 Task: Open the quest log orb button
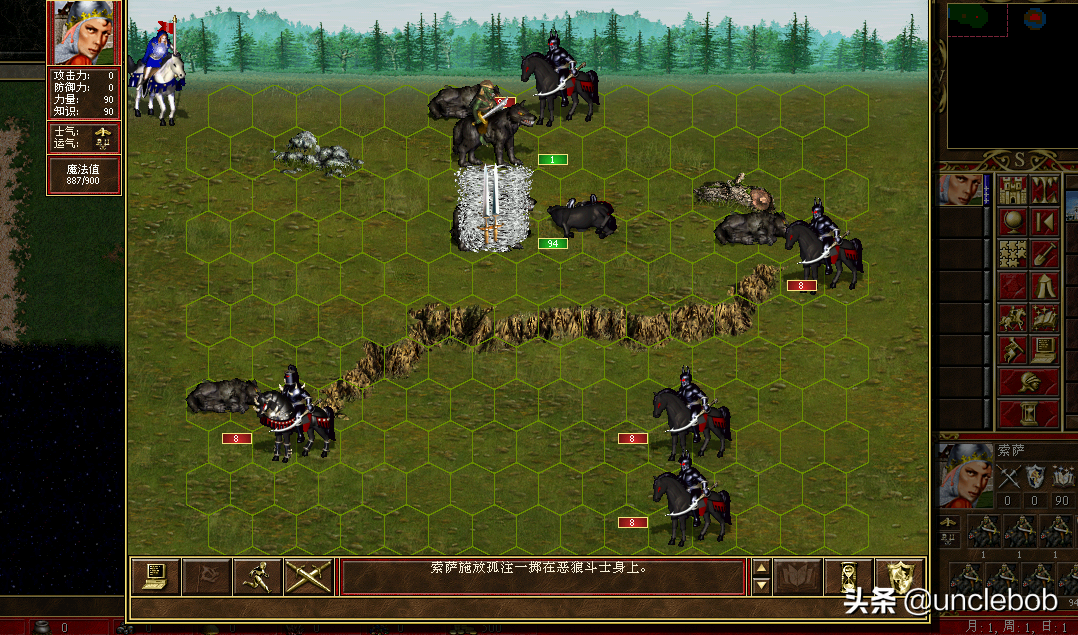coord(1012,222)
